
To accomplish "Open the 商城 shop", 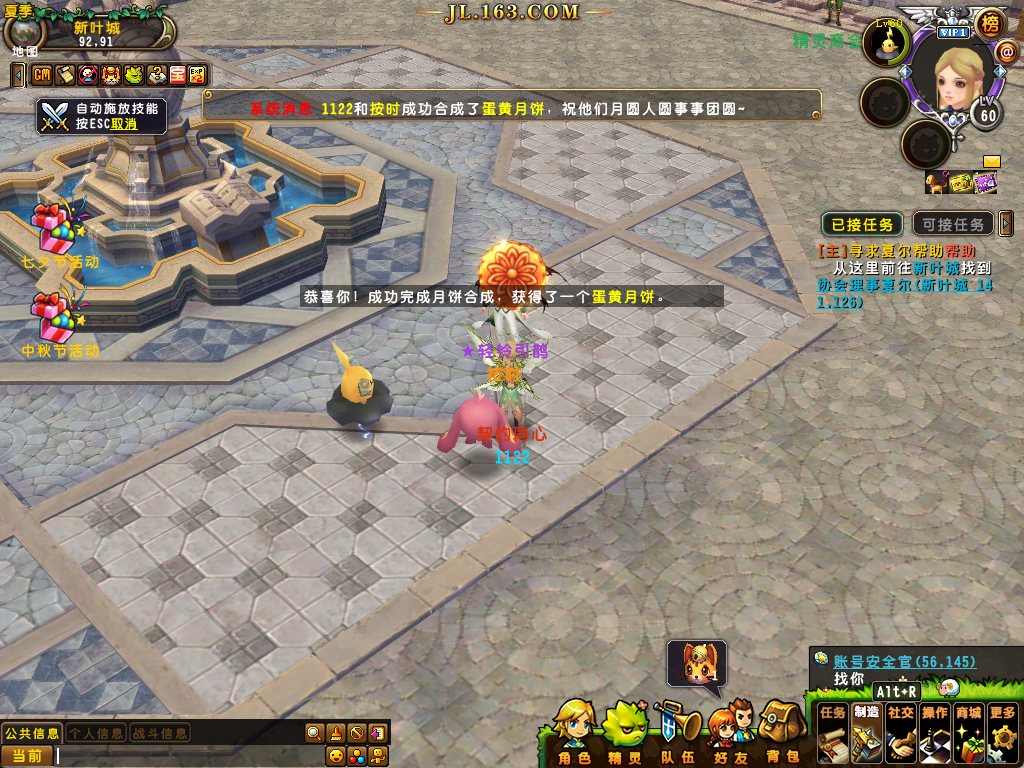I will (968, 734).
